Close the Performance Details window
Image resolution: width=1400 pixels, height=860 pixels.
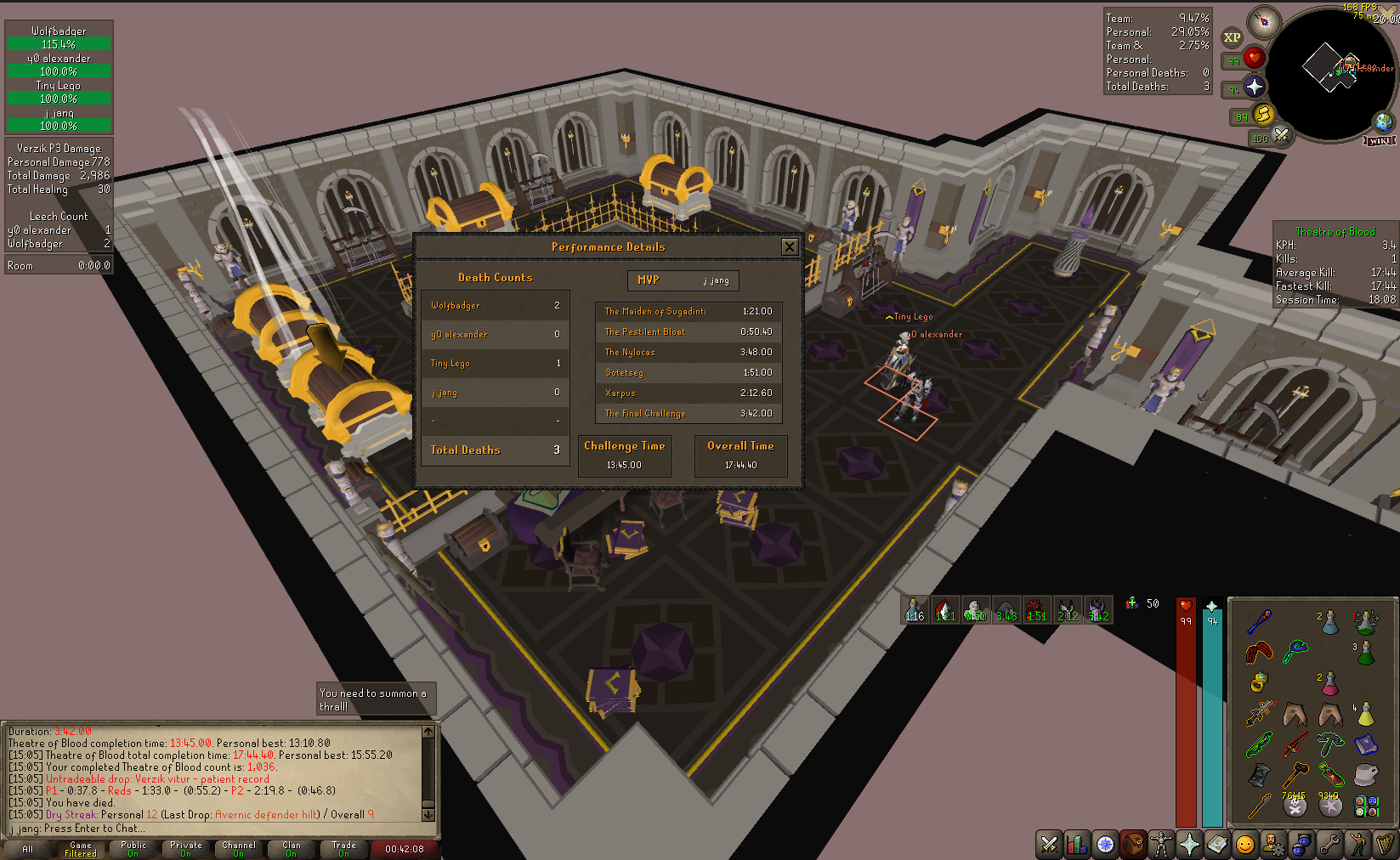click(789, 246)
